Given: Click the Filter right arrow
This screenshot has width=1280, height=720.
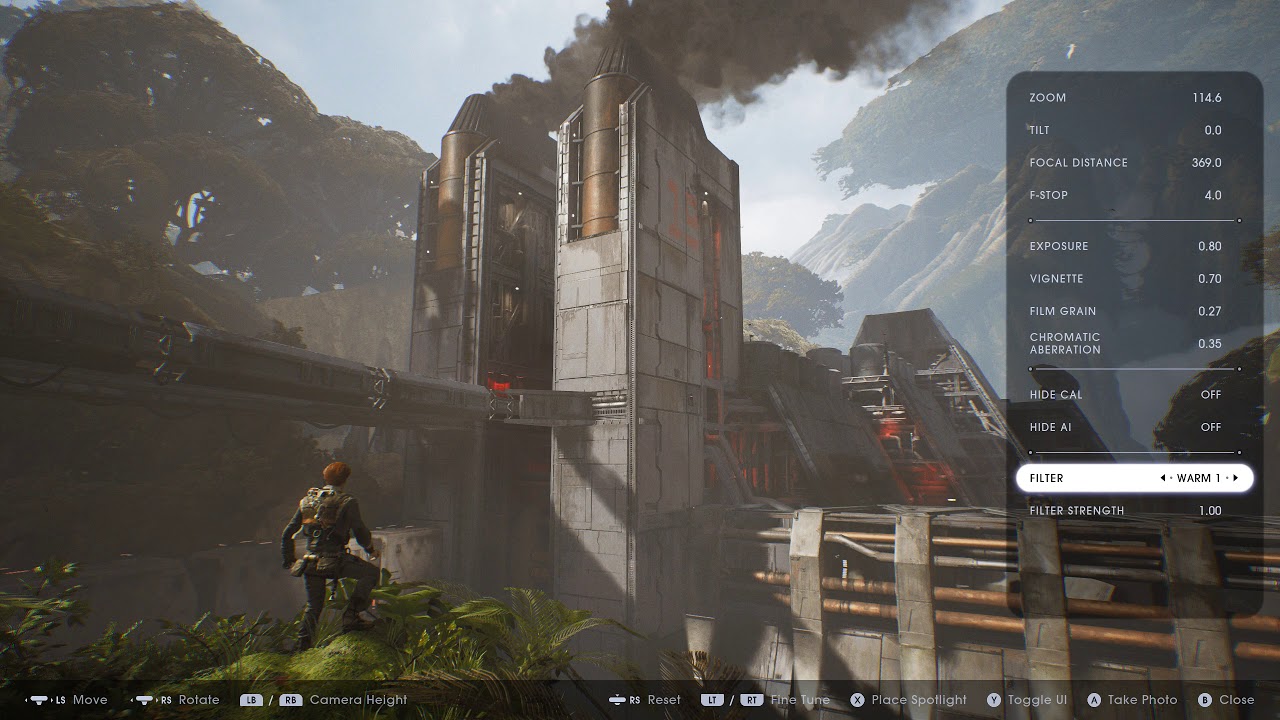Looking at the screenshot, I should tap(1236, 478).
